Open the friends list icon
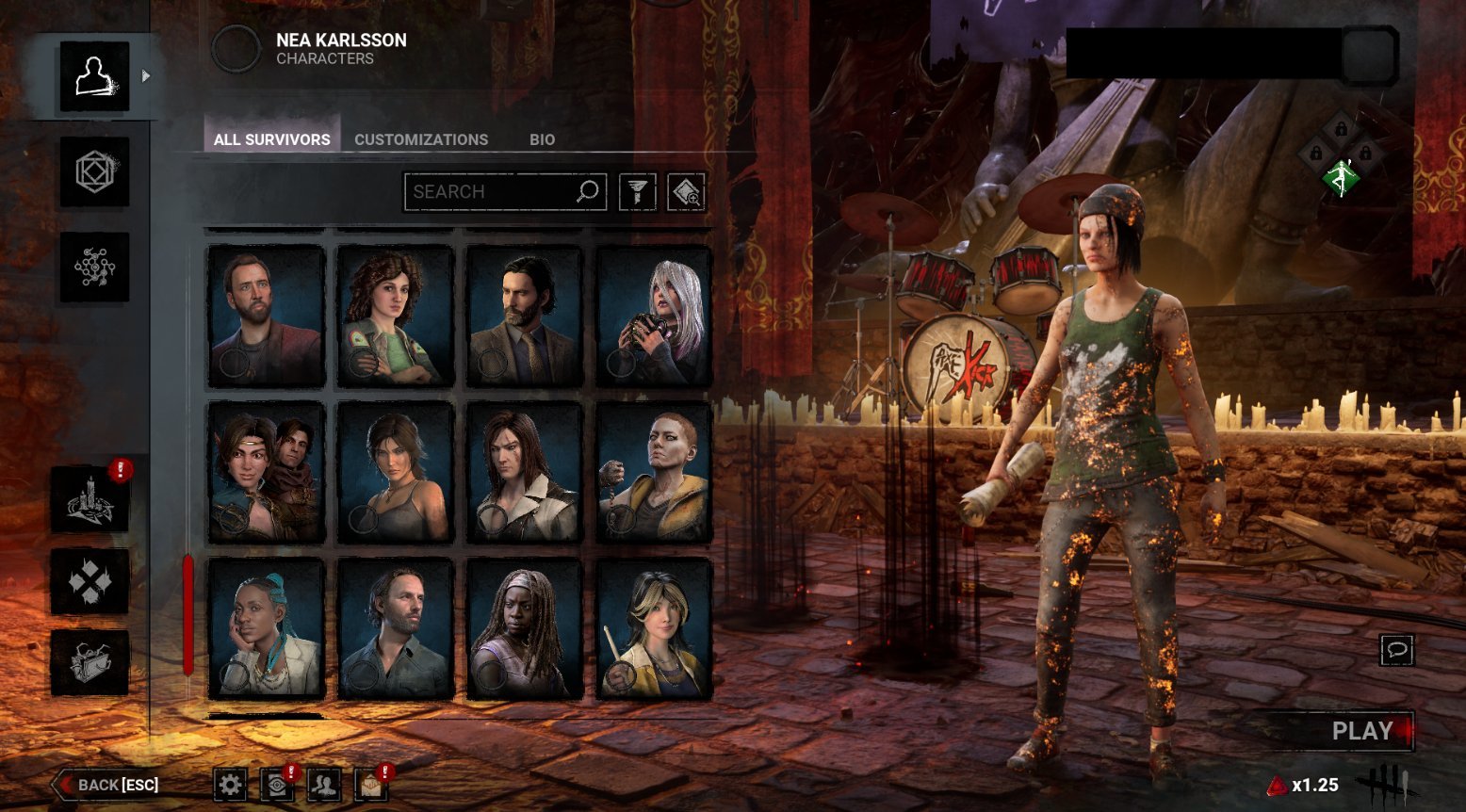Screen dimensions: 1466x812 pyautogui.click(x=324, y=784)
